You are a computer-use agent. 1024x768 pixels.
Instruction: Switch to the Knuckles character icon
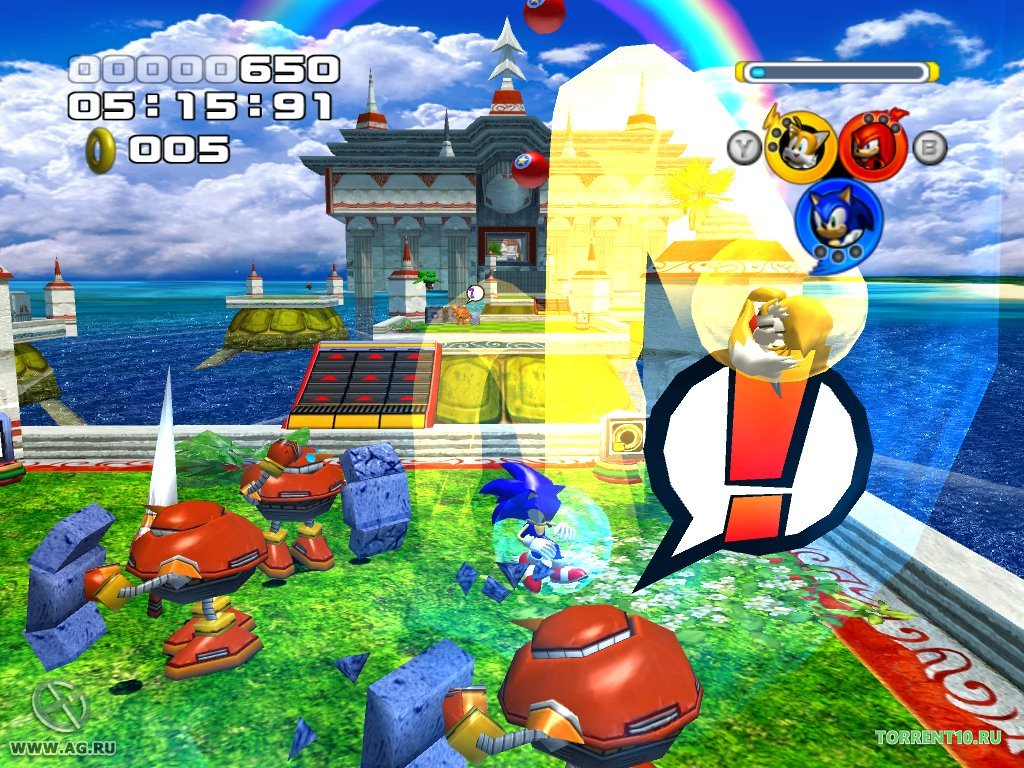point(873,146)
